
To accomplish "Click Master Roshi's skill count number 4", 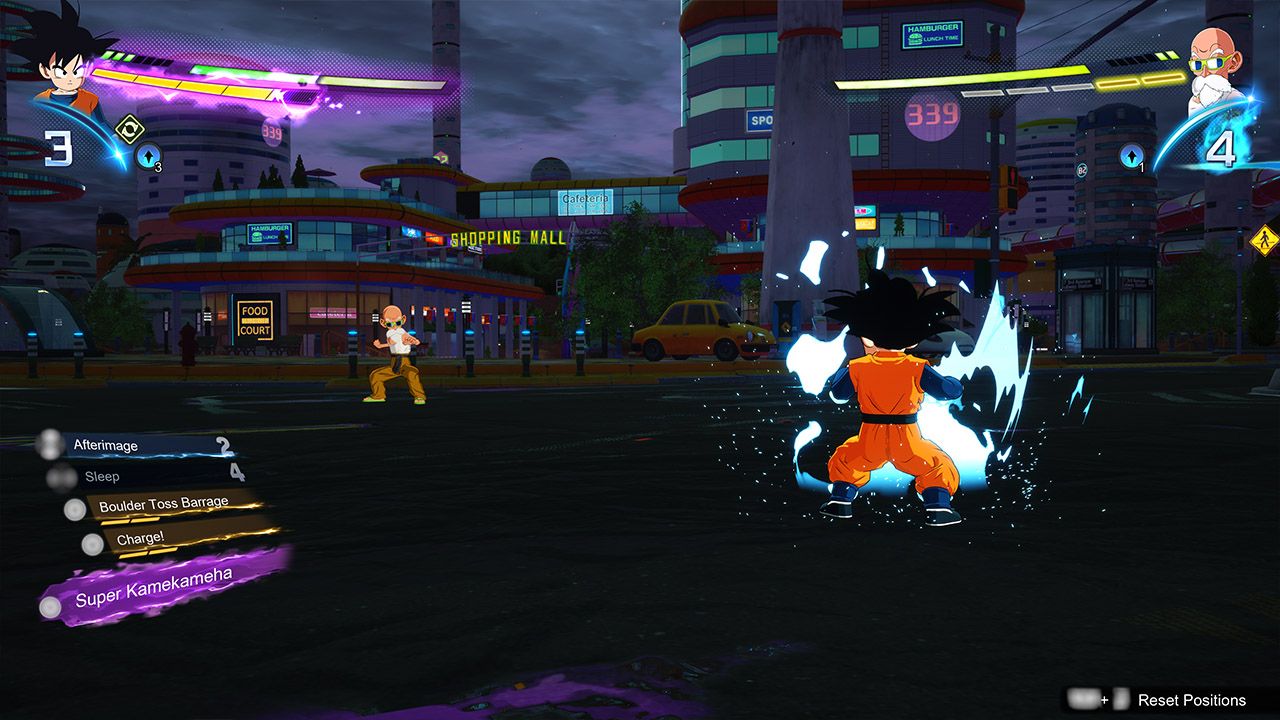I will tap(1222, 150).
